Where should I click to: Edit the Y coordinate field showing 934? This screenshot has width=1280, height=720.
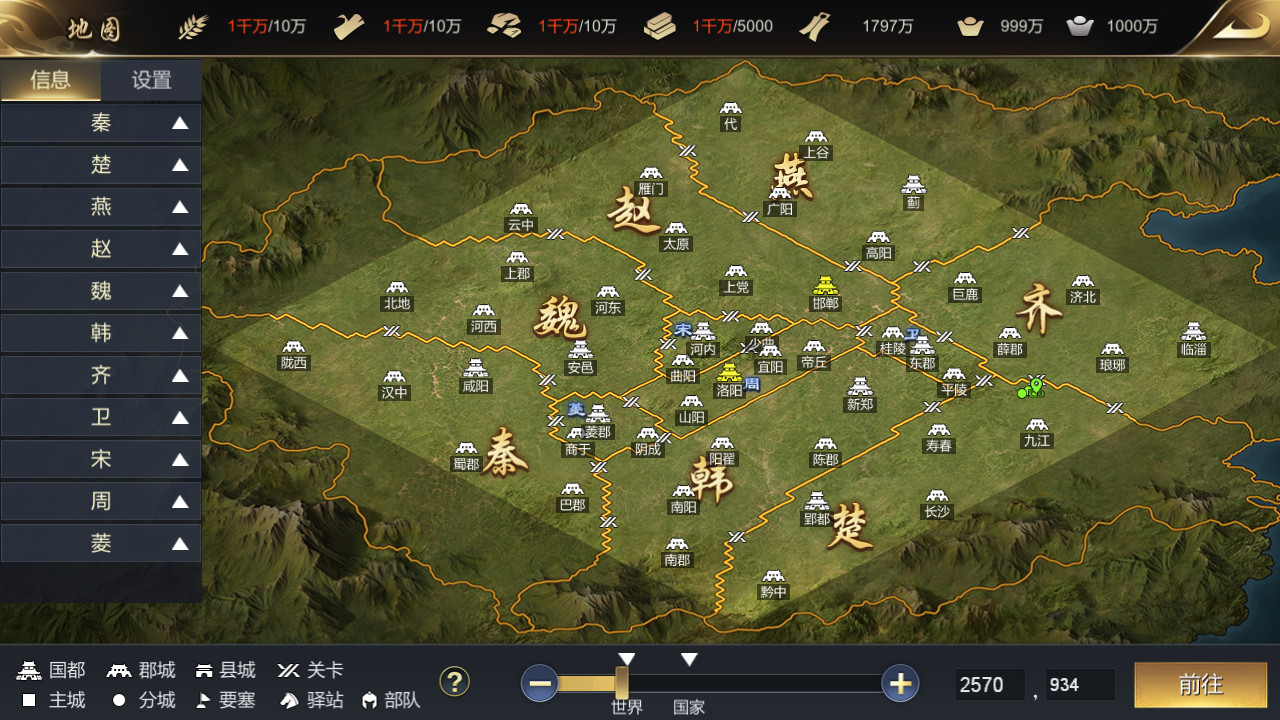1078,685
